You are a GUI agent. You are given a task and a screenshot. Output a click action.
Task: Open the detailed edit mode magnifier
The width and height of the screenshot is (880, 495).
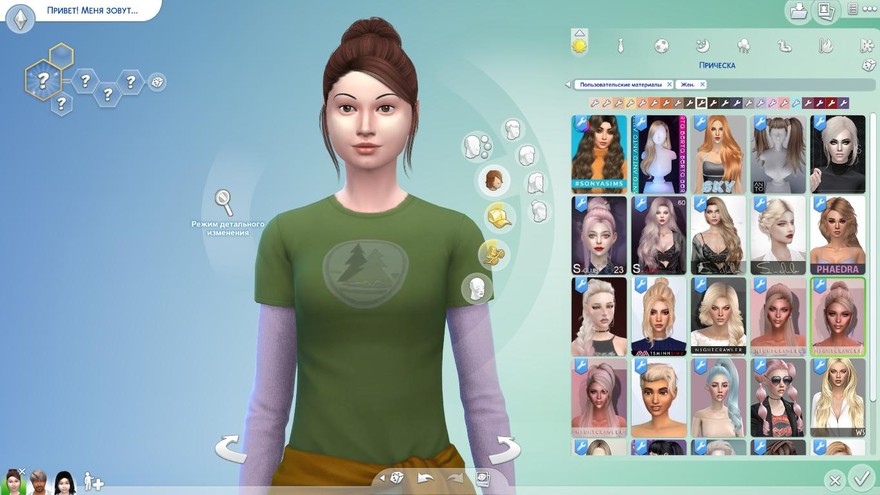click(227, 203)
